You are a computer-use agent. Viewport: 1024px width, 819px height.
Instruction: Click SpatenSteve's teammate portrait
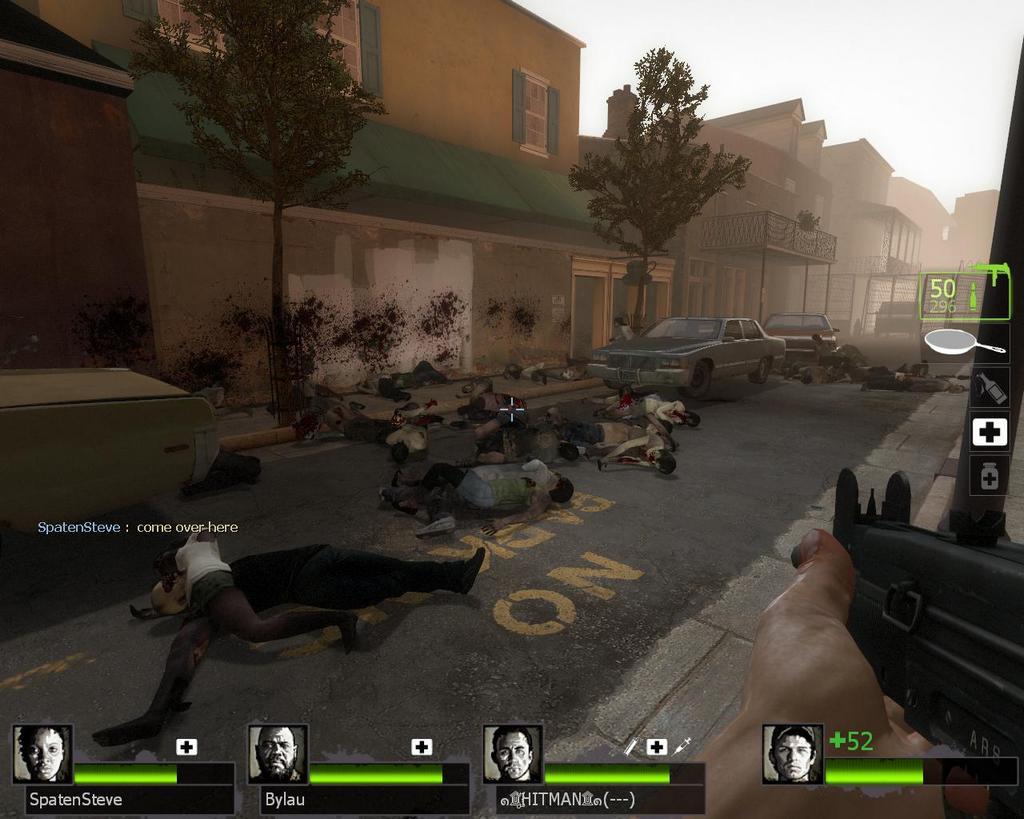coord(42,753)
